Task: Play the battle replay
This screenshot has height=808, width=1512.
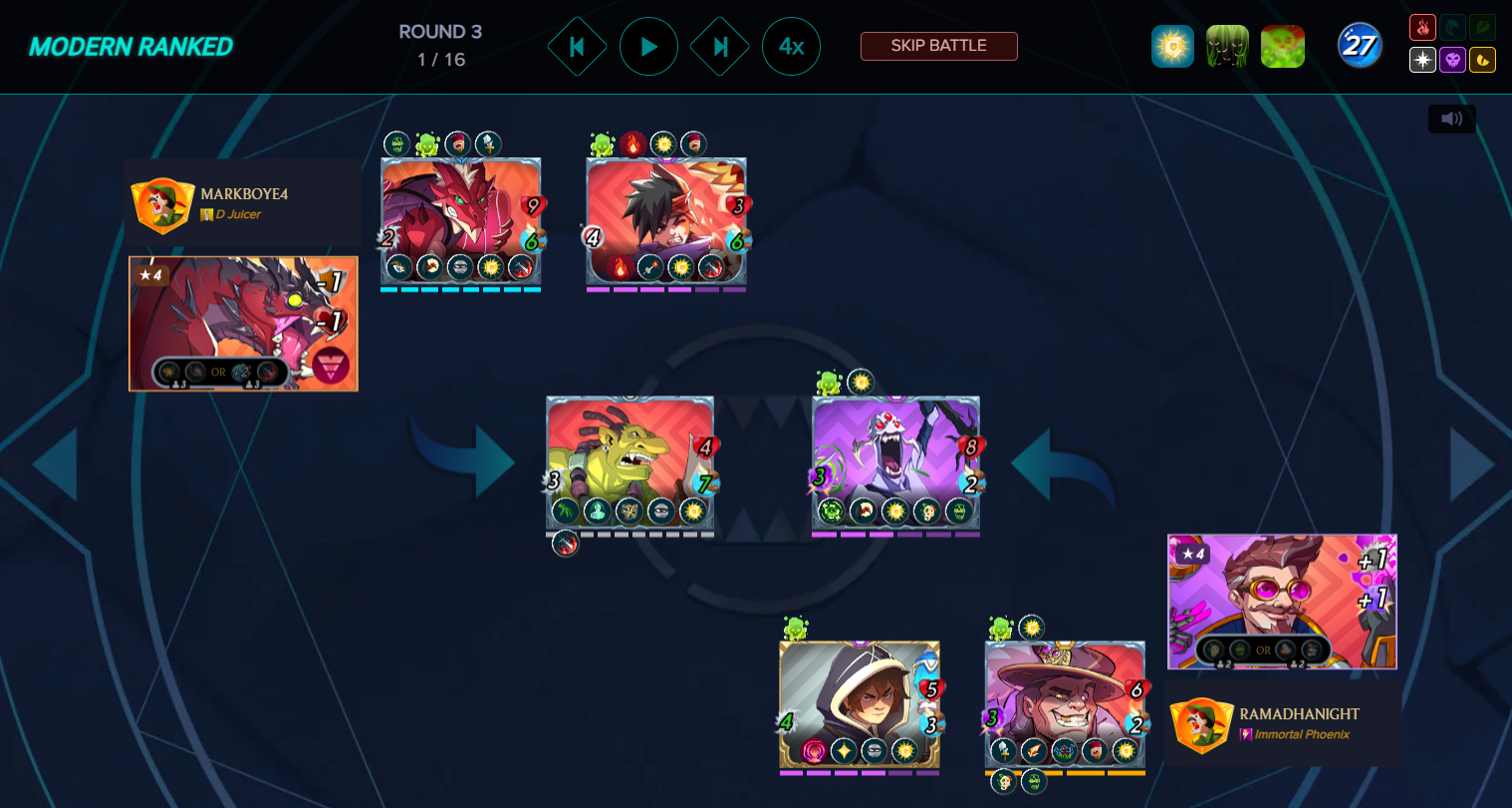Action: [648, 47]
